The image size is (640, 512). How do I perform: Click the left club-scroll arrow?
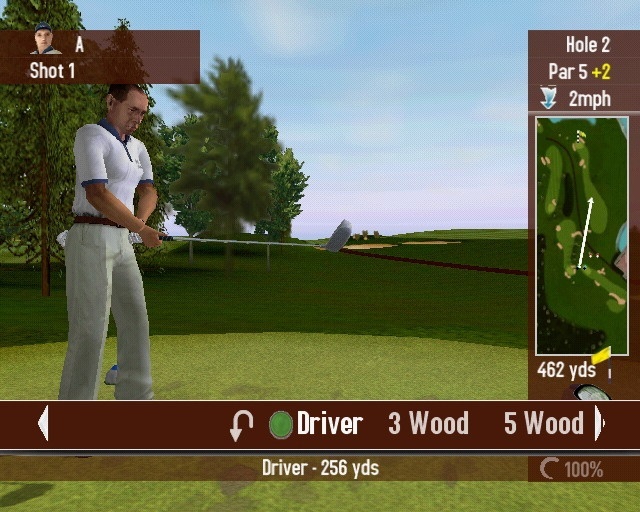43,423
